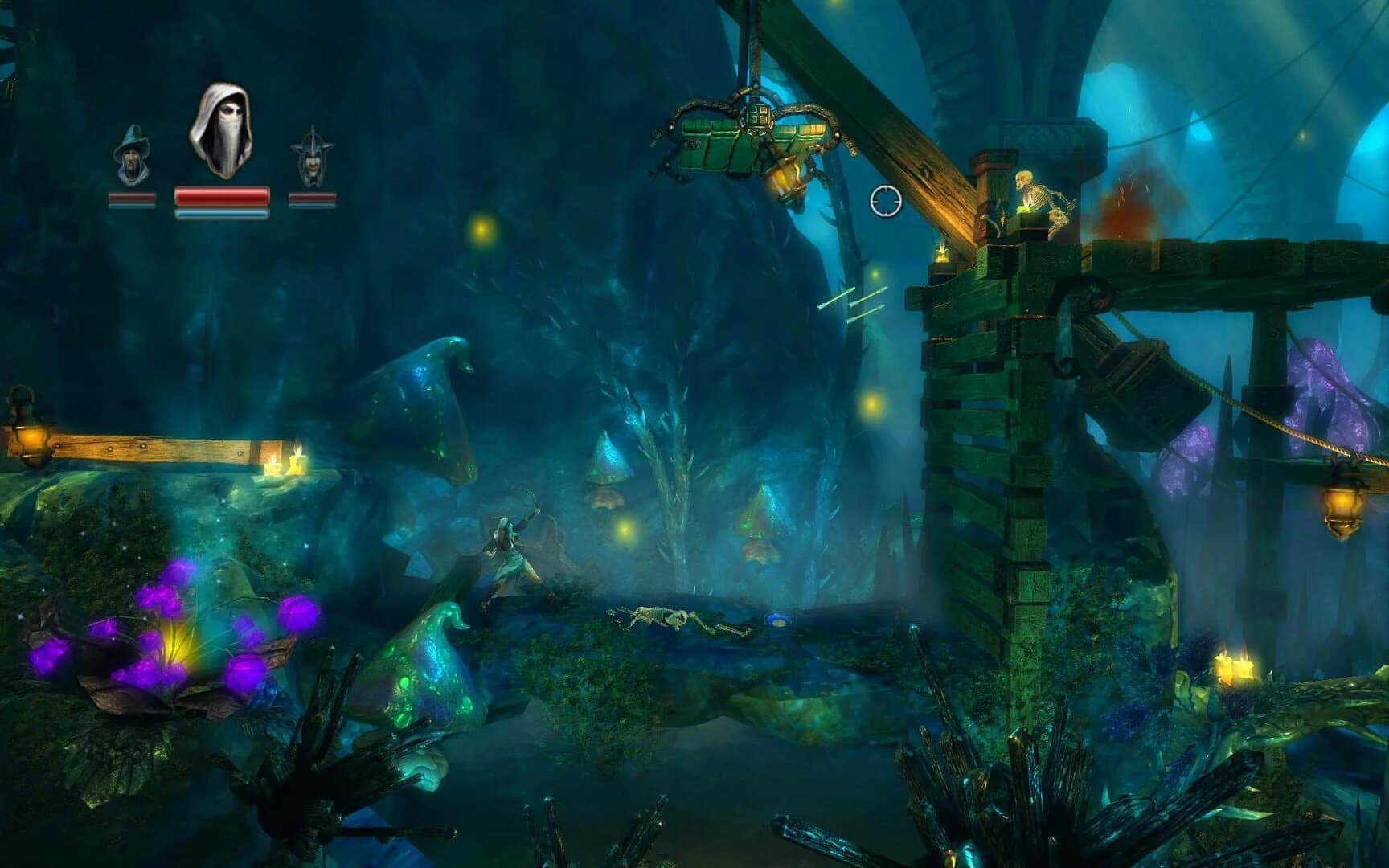This screenshot has height=868, width=1389.
Task: Click the aiming crosshair reticle
Action: [885, 202]
